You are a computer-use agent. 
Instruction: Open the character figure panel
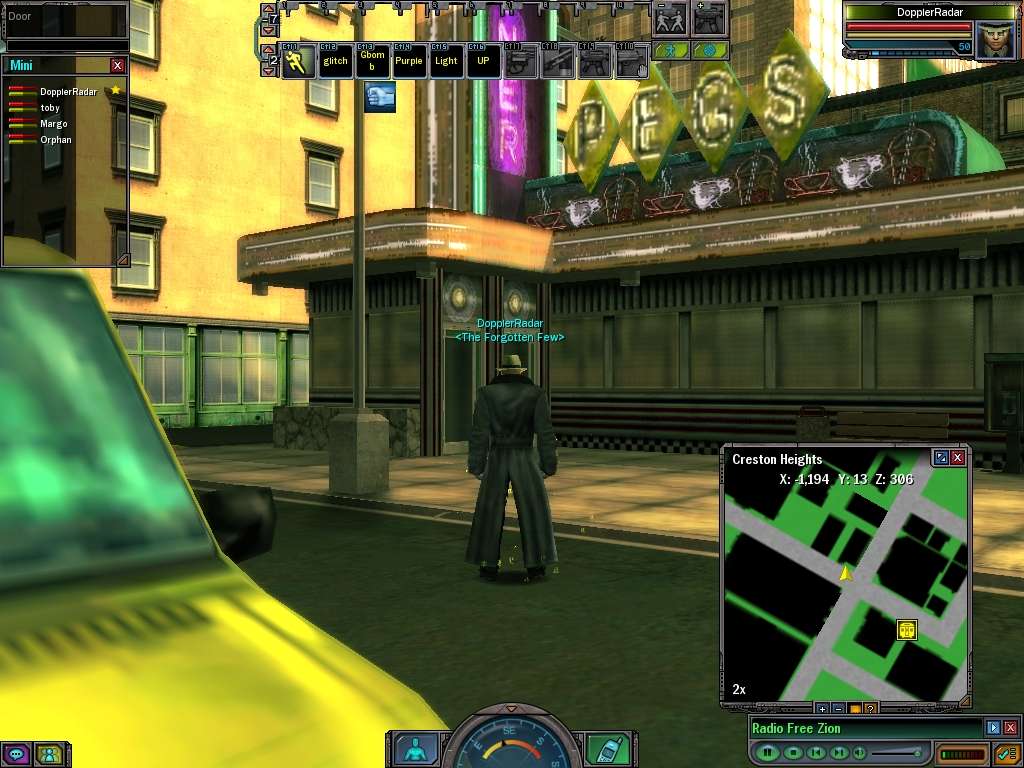point(412,748)
